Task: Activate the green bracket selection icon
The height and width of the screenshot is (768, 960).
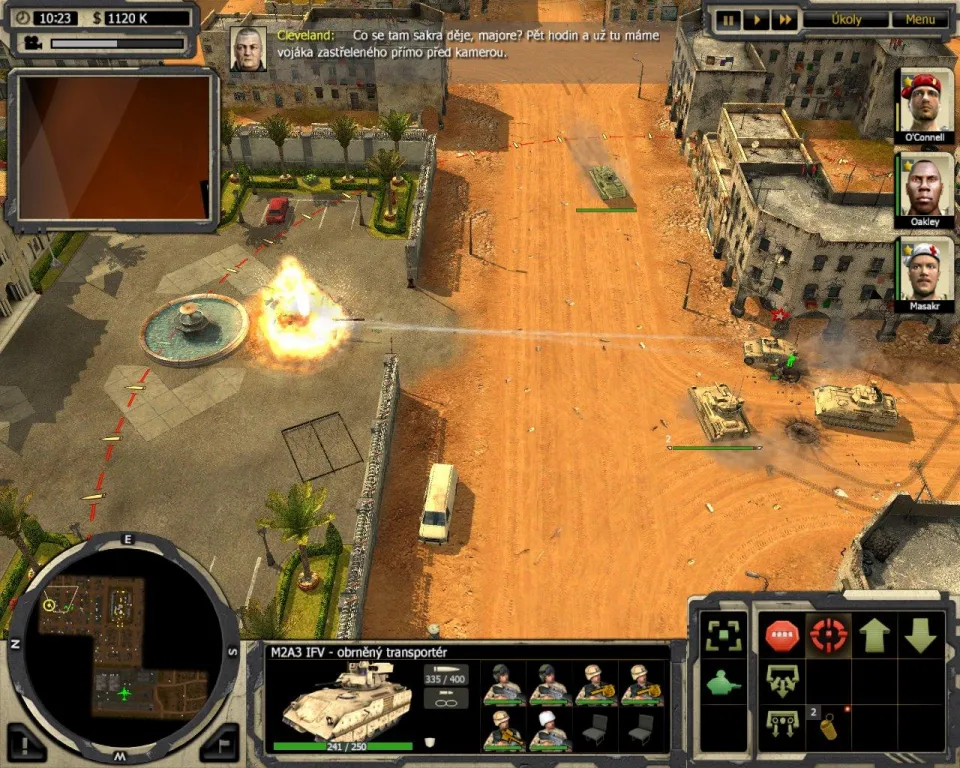Action: tap(723, 635)
